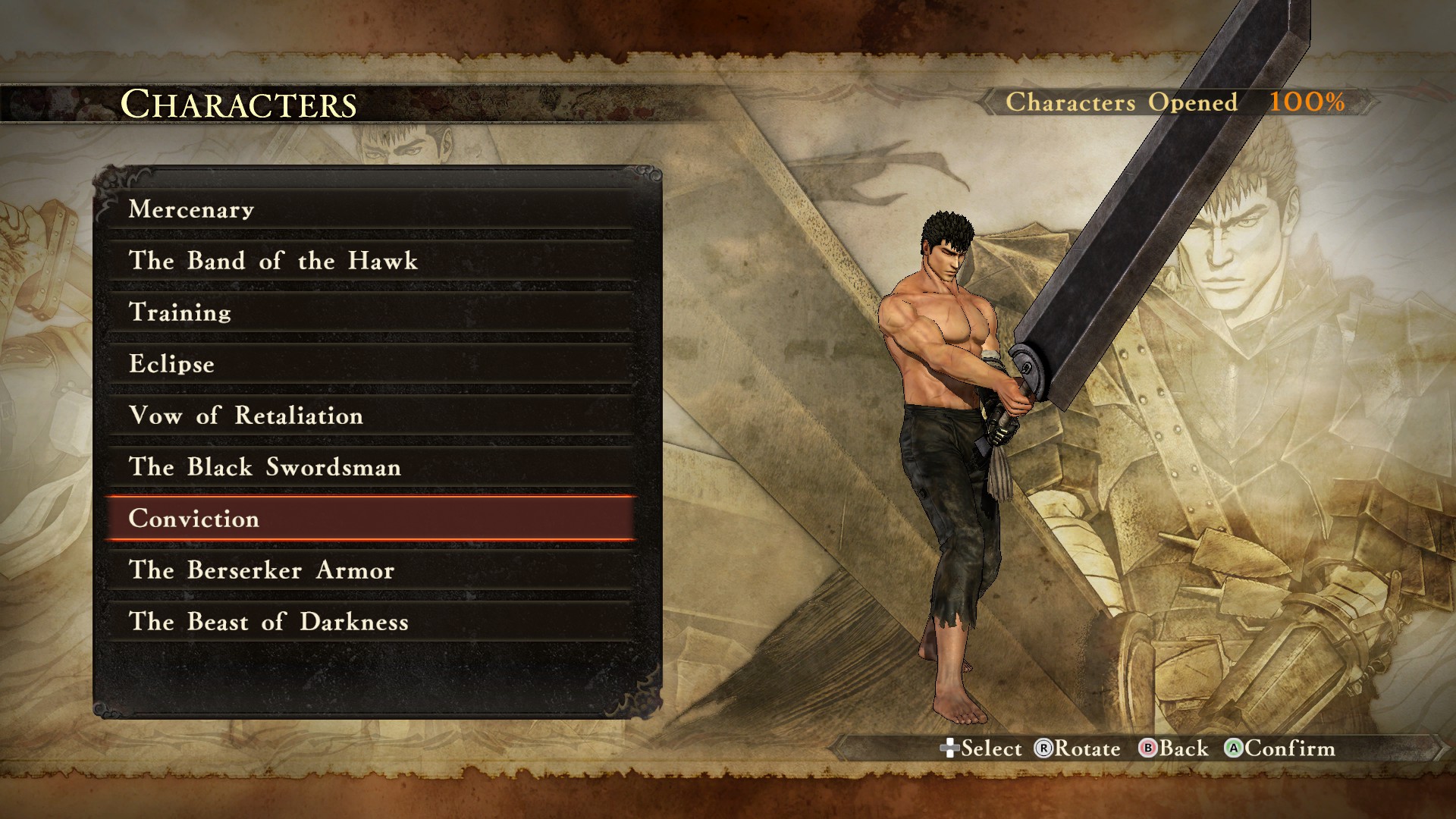Choose The Band of the Hawk
Image resolution: width=1456 pixels, height=819 pixels.
[x=370, y=261]
